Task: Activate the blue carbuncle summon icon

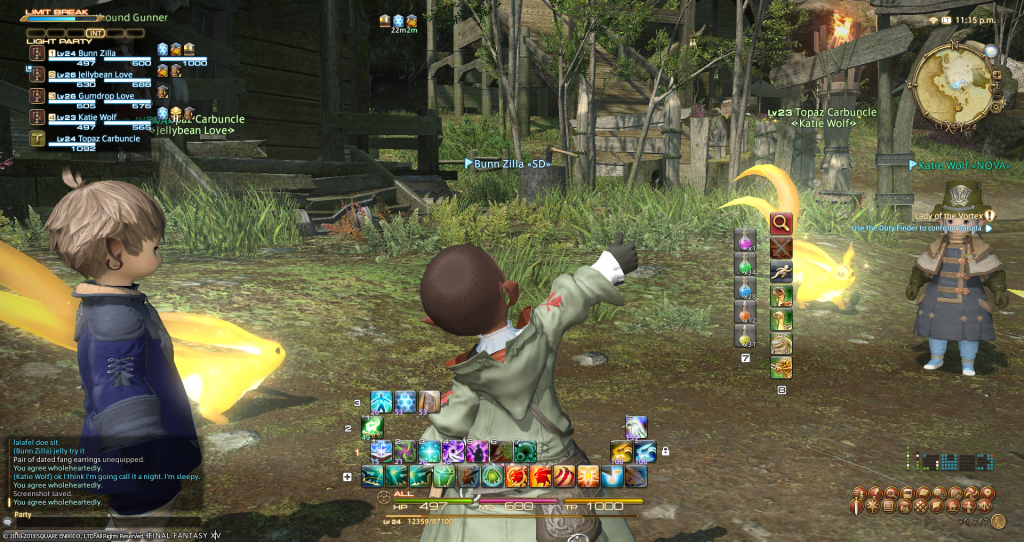Action: 646,452
